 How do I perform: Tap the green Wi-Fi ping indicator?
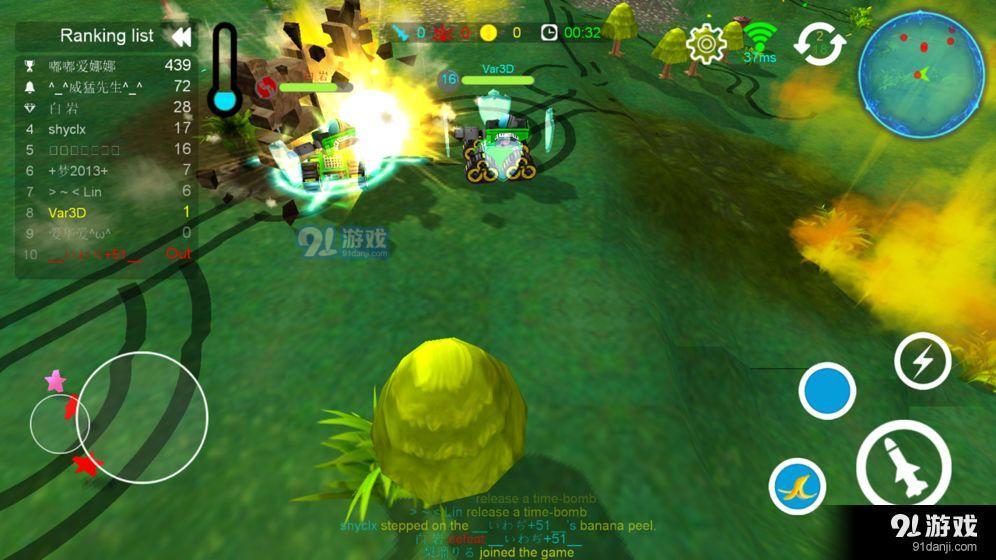pos(761,40)
